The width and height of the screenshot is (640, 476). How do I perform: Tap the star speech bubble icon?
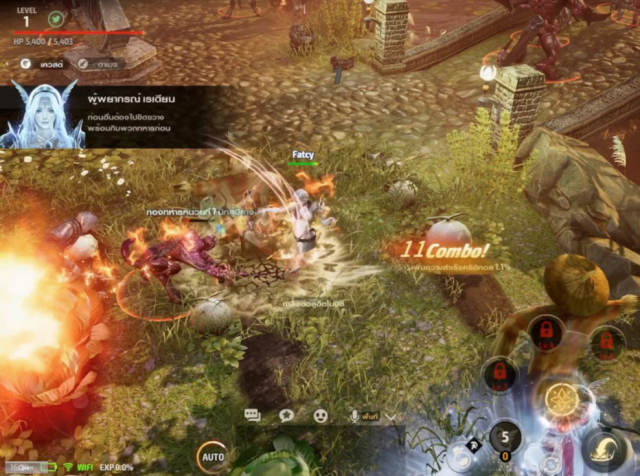[x=286, y=415]
